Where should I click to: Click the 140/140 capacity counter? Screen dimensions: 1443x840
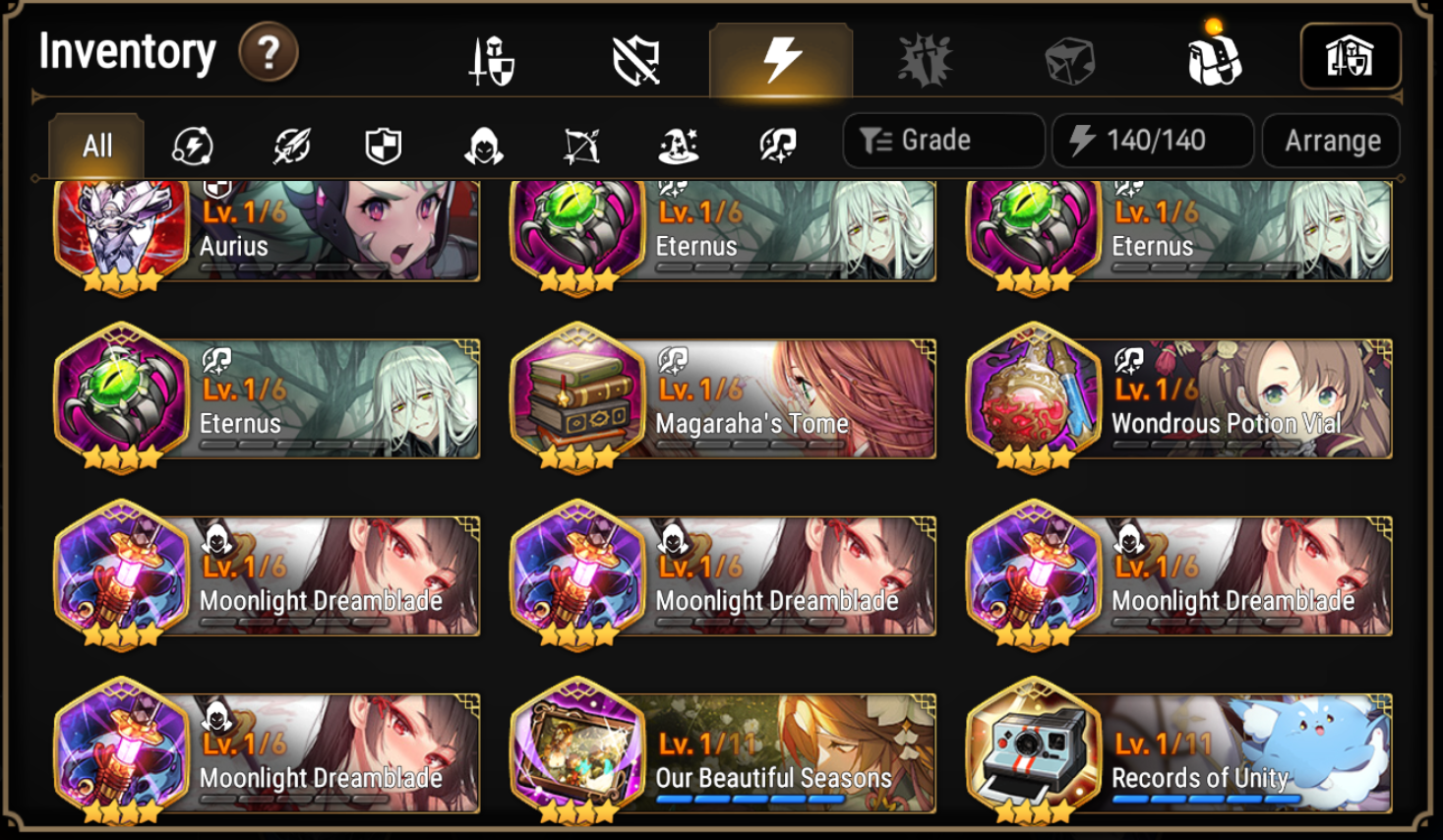[1152, 140]
